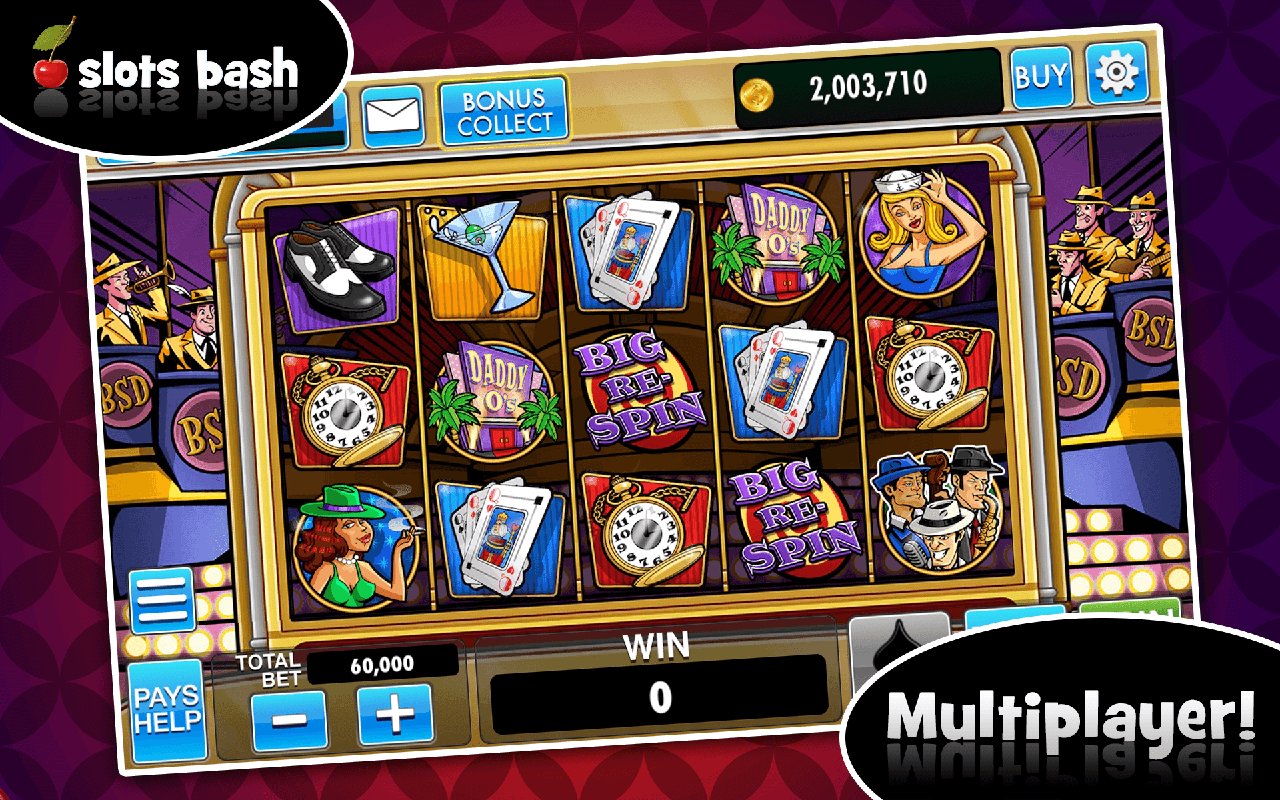This screenshot has height=800, width=1280.
Task: Tap the BUY button
Action: click(1044, 76)
